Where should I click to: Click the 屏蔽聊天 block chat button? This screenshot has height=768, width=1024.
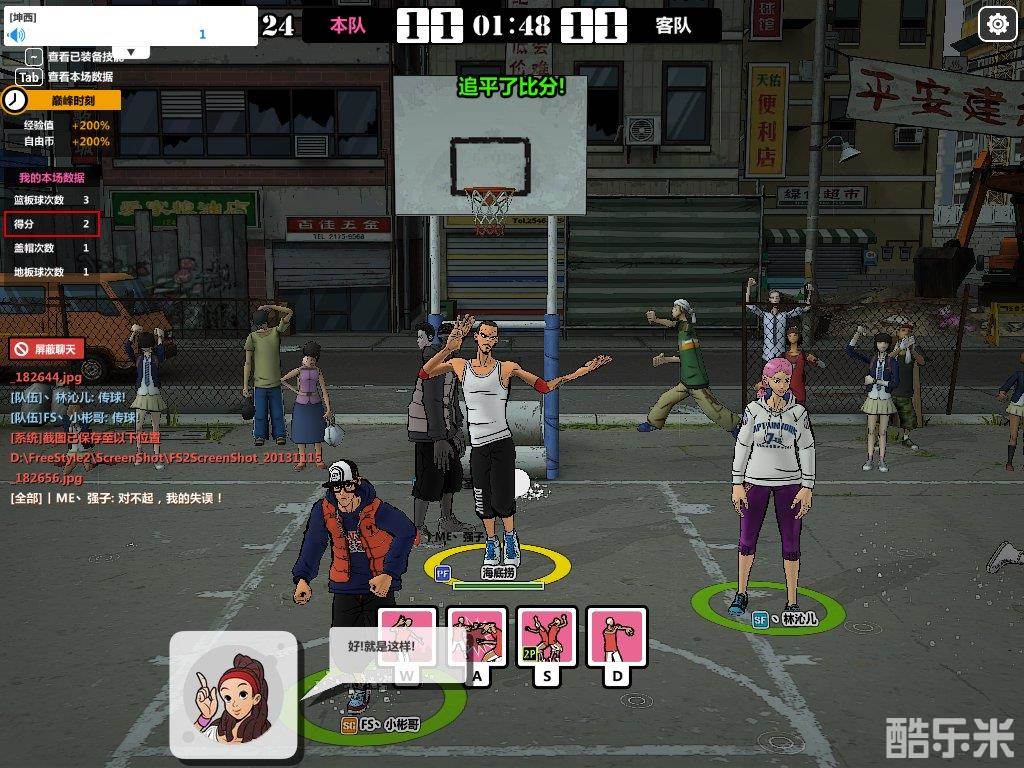47,349
